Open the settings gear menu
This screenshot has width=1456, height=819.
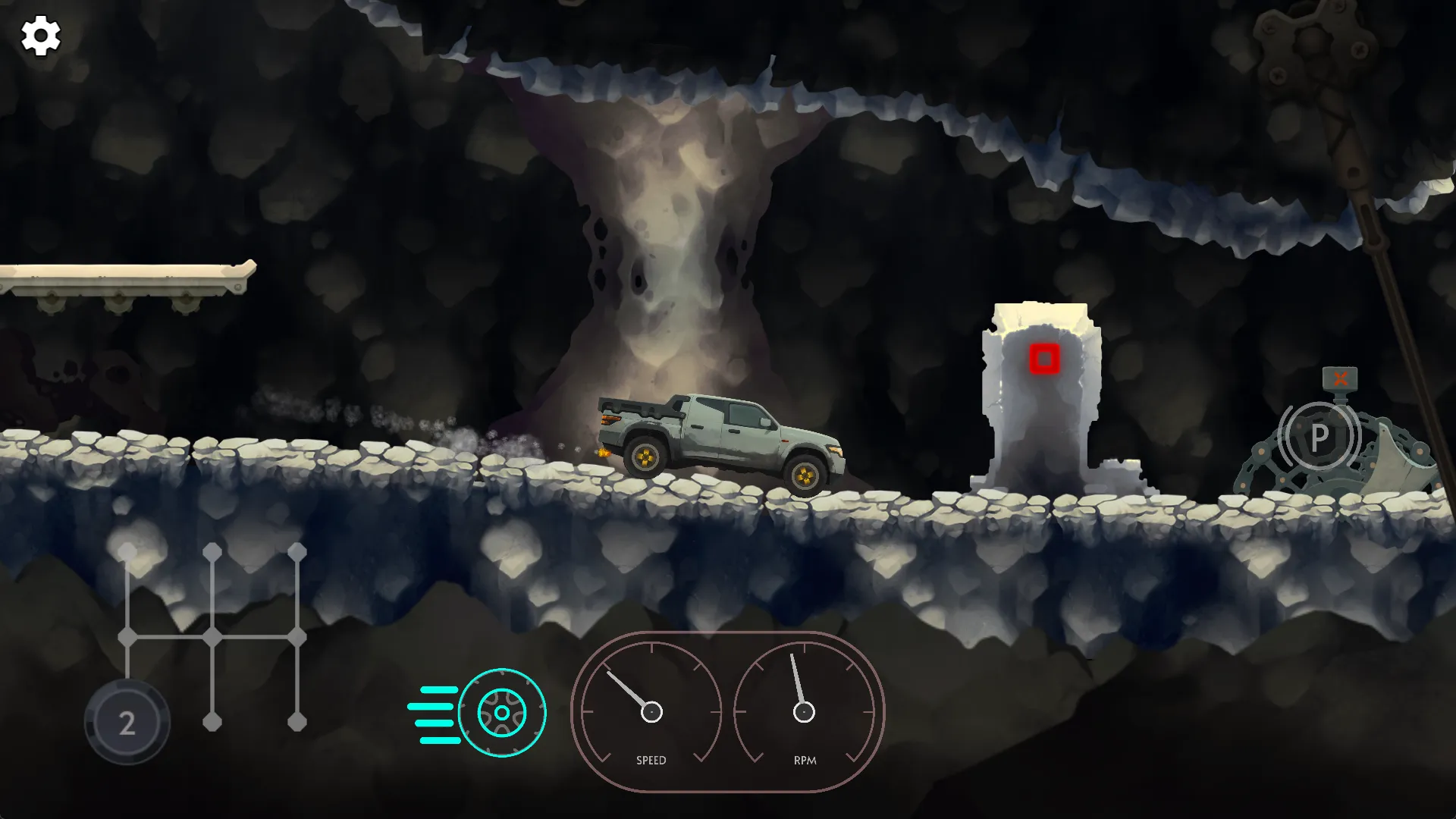(40, 36)
